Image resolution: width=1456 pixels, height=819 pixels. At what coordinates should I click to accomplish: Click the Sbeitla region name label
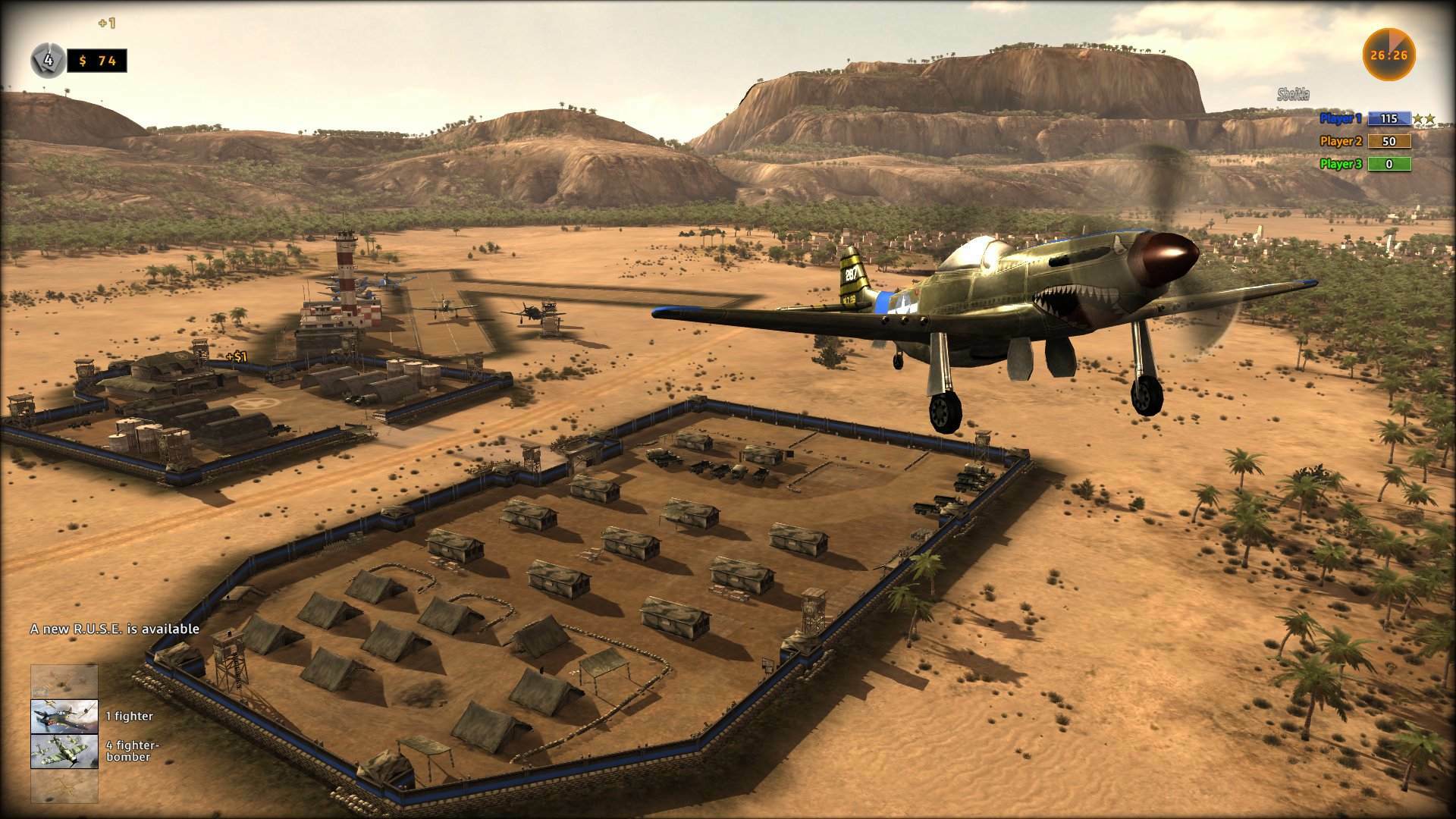click(x=1293, y=94)
